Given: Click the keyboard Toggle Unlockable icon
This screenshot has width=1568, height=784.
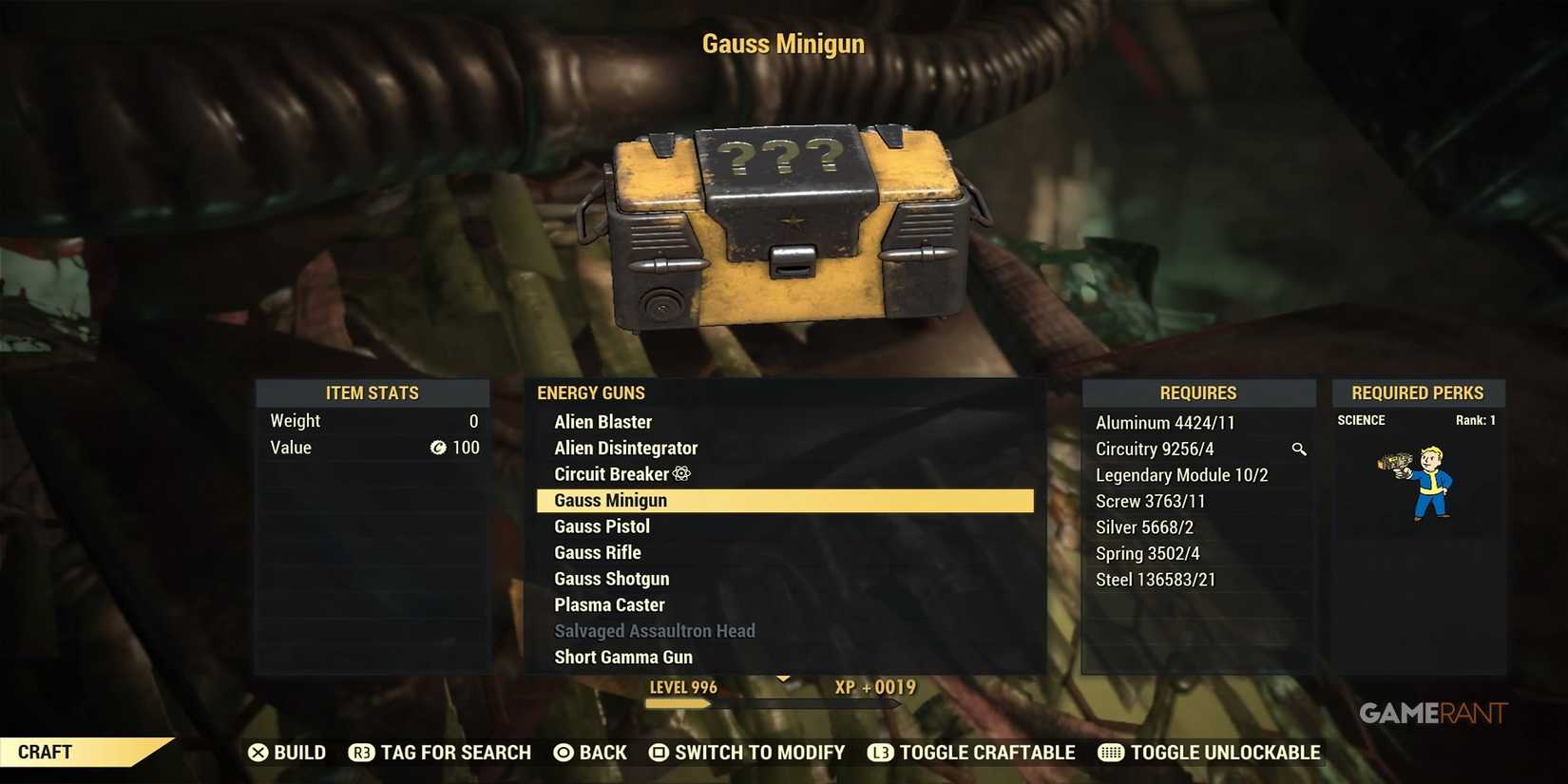Looking at the screenshot, I should 1110,753.
